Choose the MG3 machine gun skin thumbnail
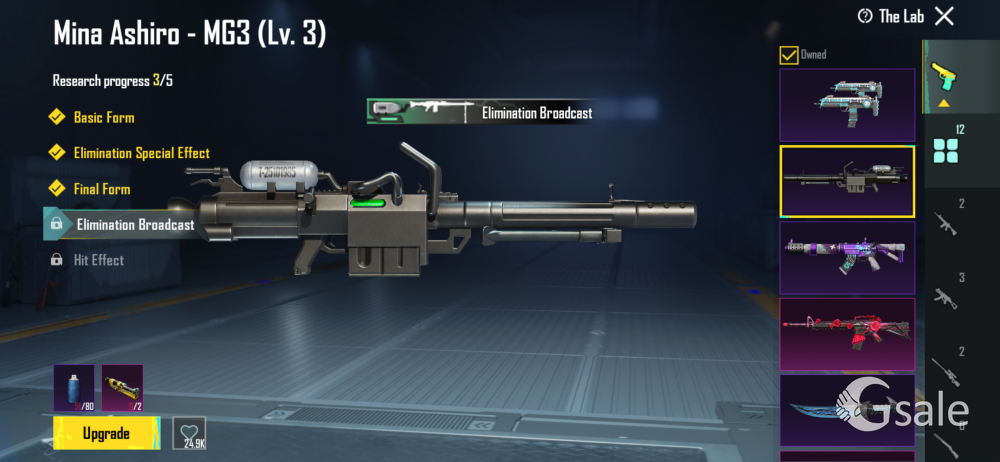The width and height of the screenshot is (1000, 462). (847, 181)
